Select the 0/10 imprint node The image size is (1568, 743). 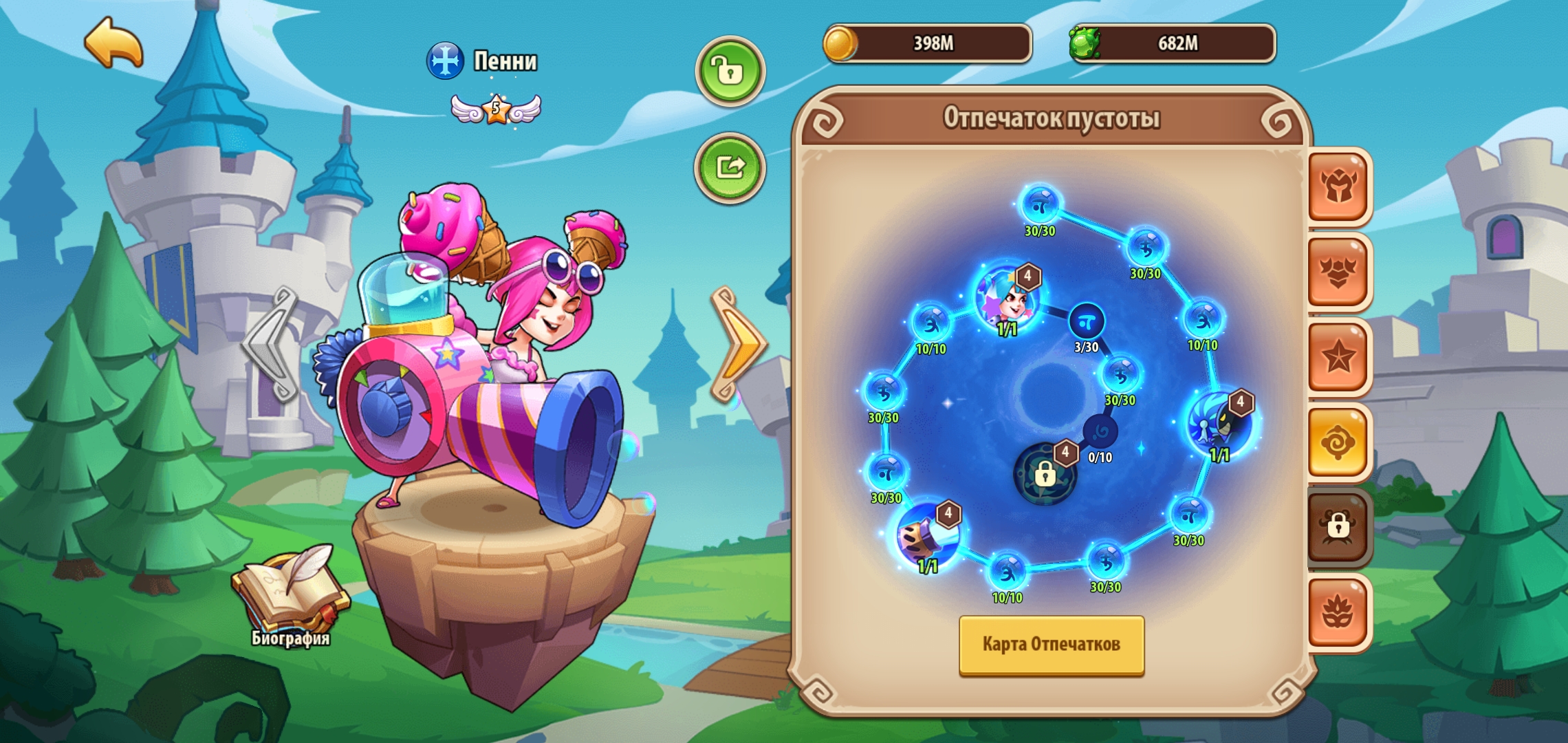pyautogui.click(x=1100, y=433)
